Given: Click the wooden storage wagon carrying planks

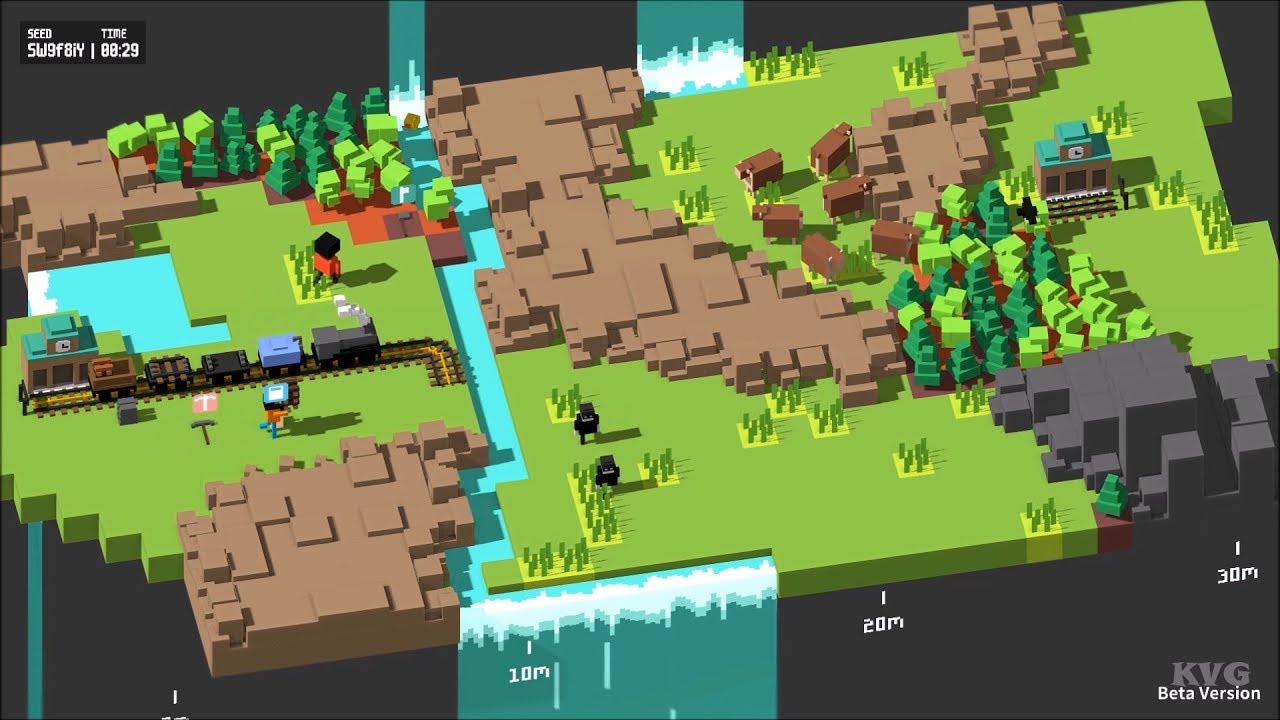Looking at the screenshot, I should pos(109,372).
